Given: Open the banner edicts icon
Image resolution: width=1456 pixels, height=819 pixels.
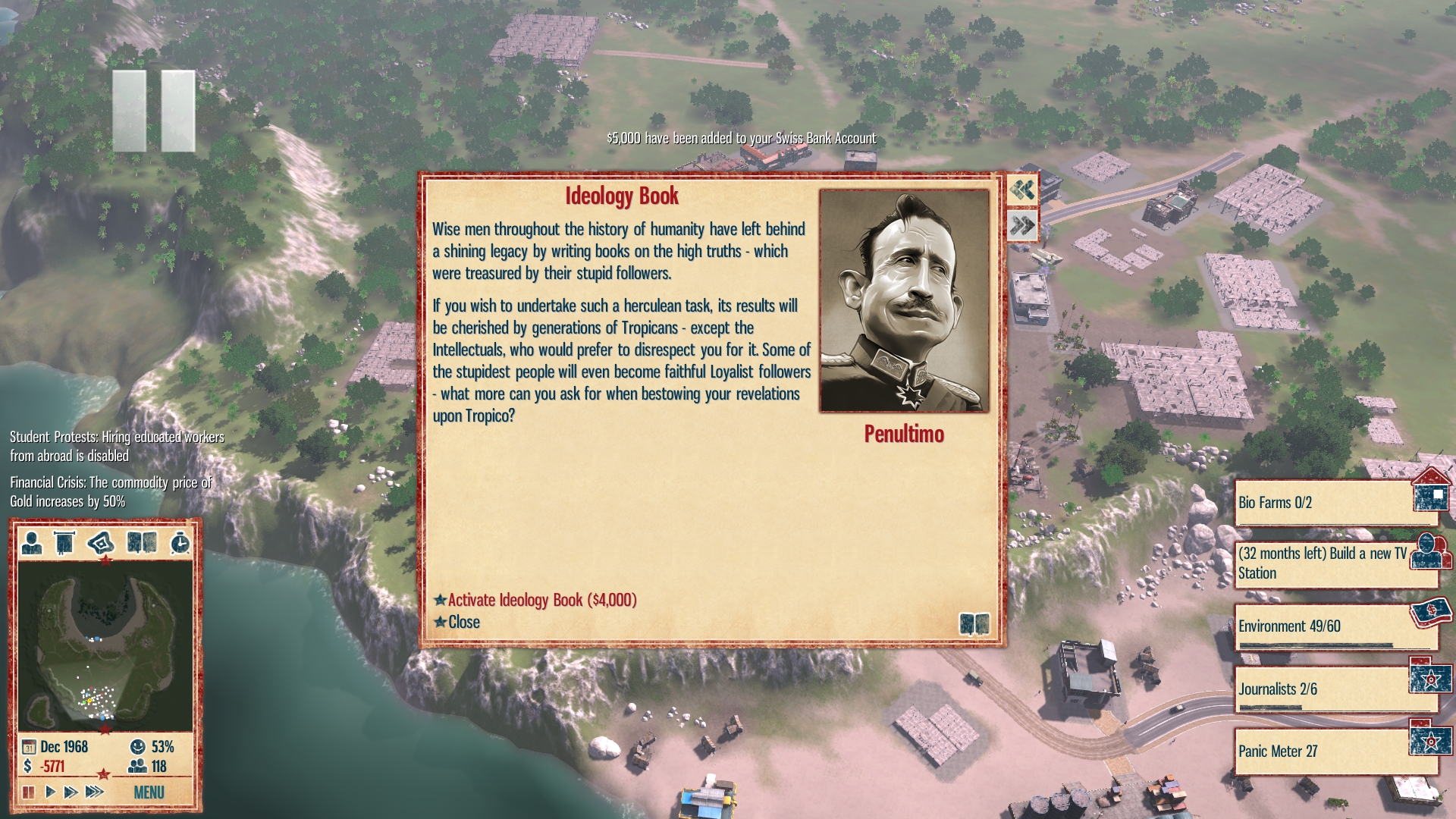Looking at the screenshot, I should click(65, 542).
